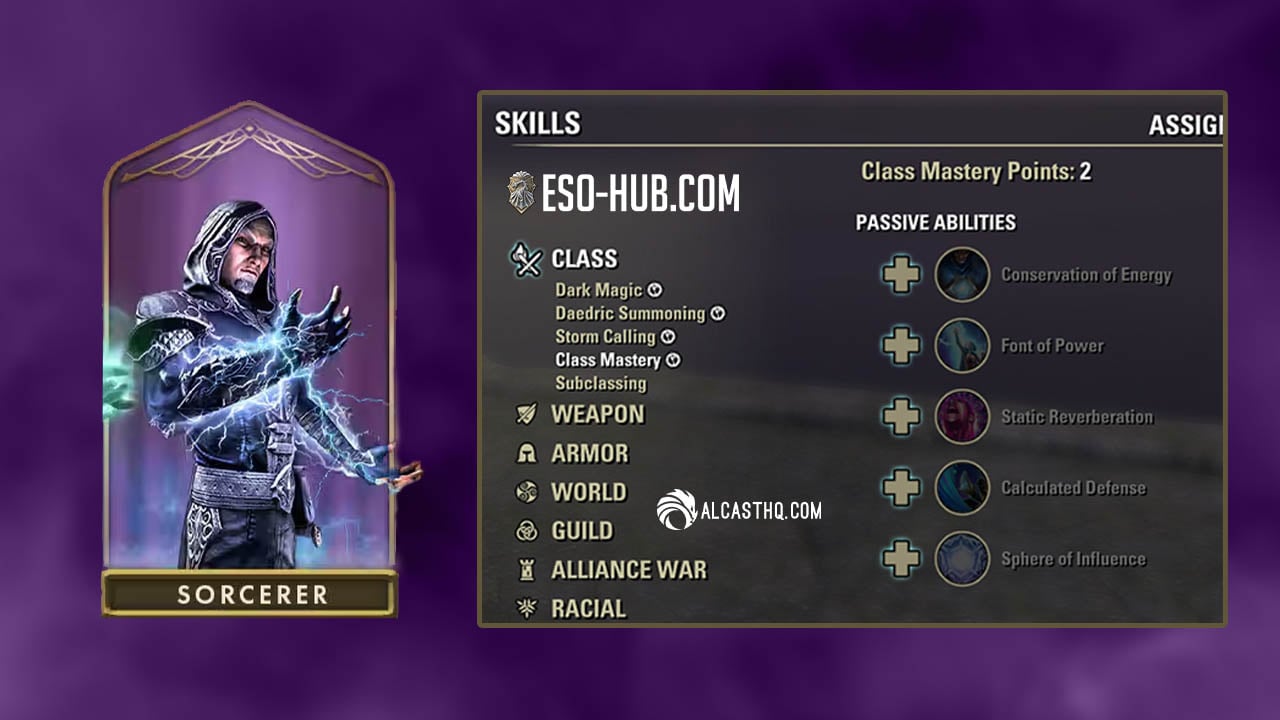Add a point to Calculated Defense
The width and height of the screenshot is (1280, 720).
click(900, 488)
